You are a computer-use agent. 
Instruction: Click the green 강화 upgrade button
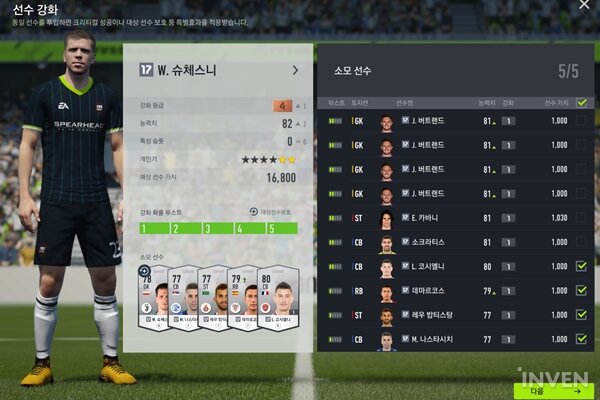553,390
